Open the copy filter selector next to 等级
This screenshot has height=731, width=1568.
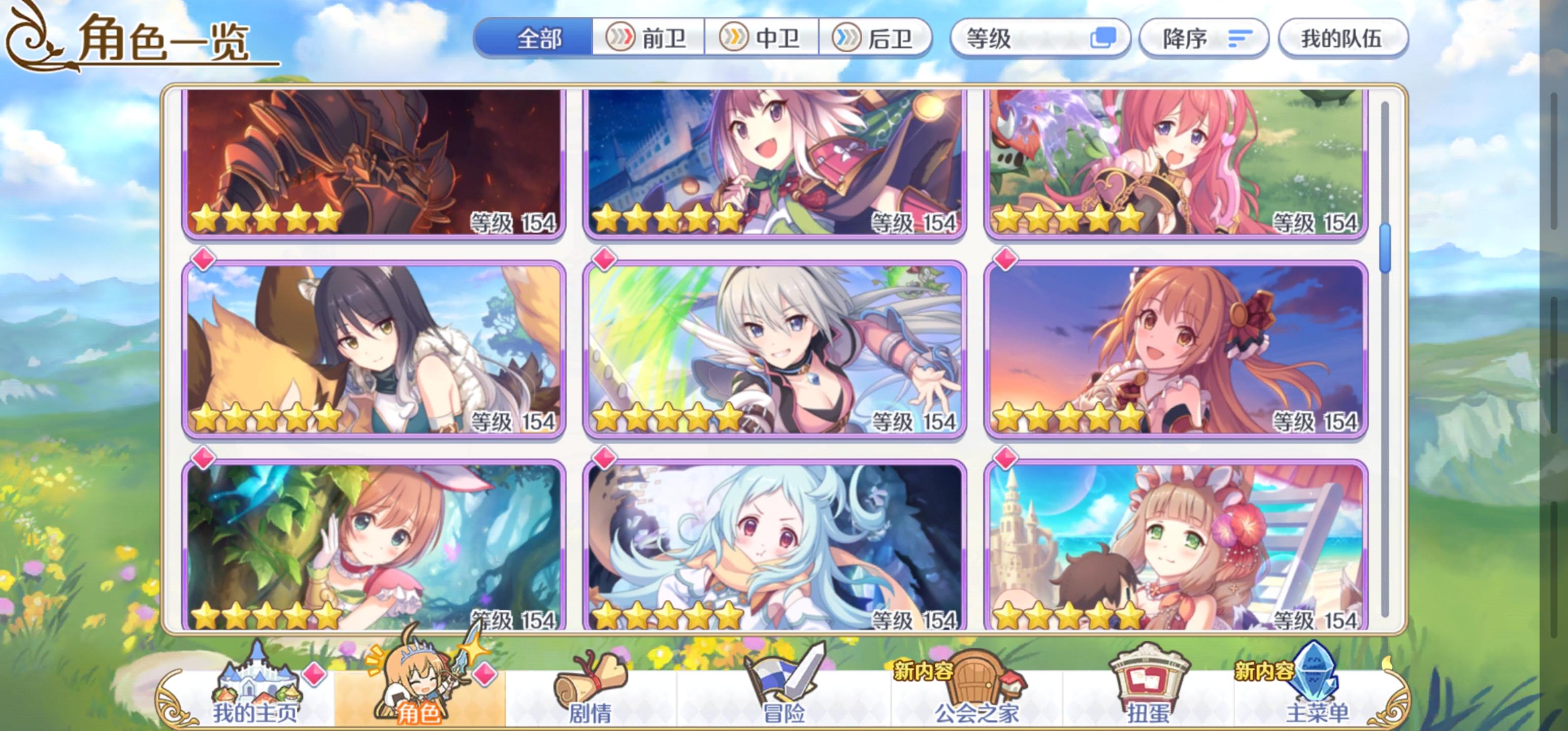pyautogui.click(x=1109, y=38)
